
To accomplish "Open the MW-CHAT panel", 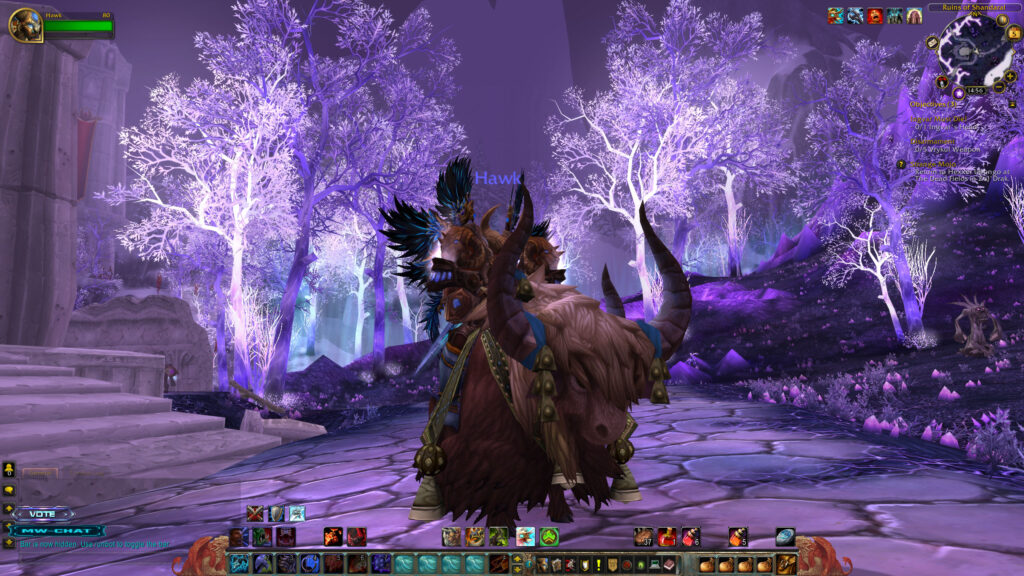I will click(x=59, y=530).
